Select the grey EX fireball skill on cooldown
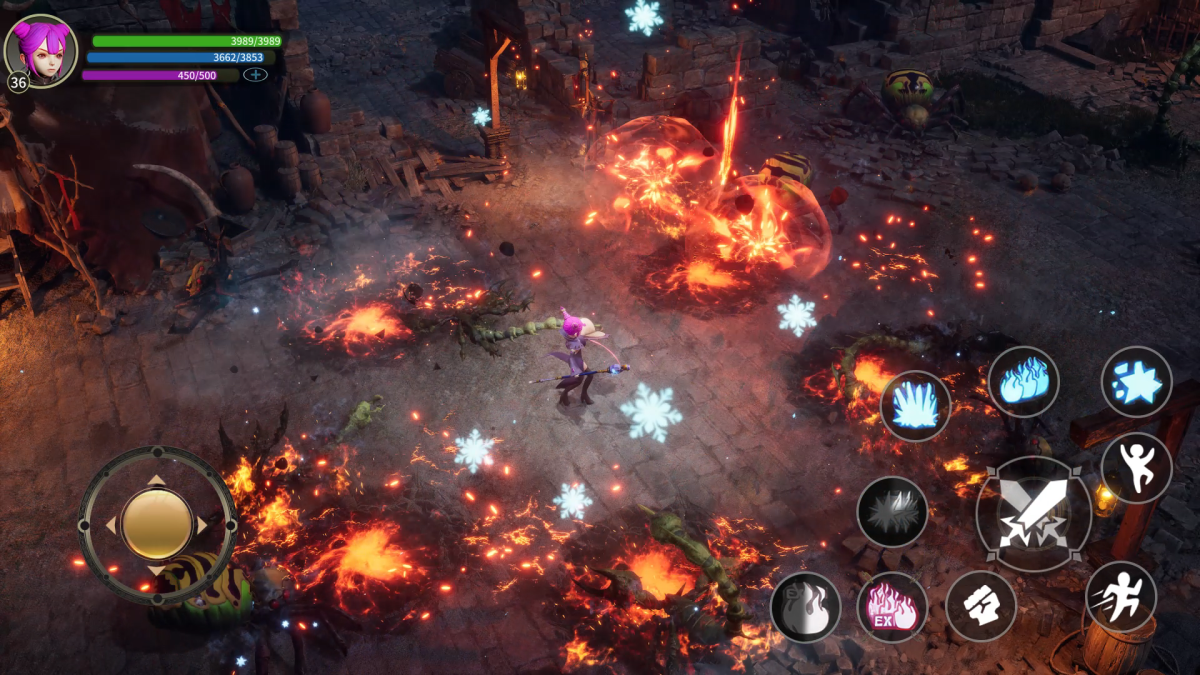 (x=805, y=607)
